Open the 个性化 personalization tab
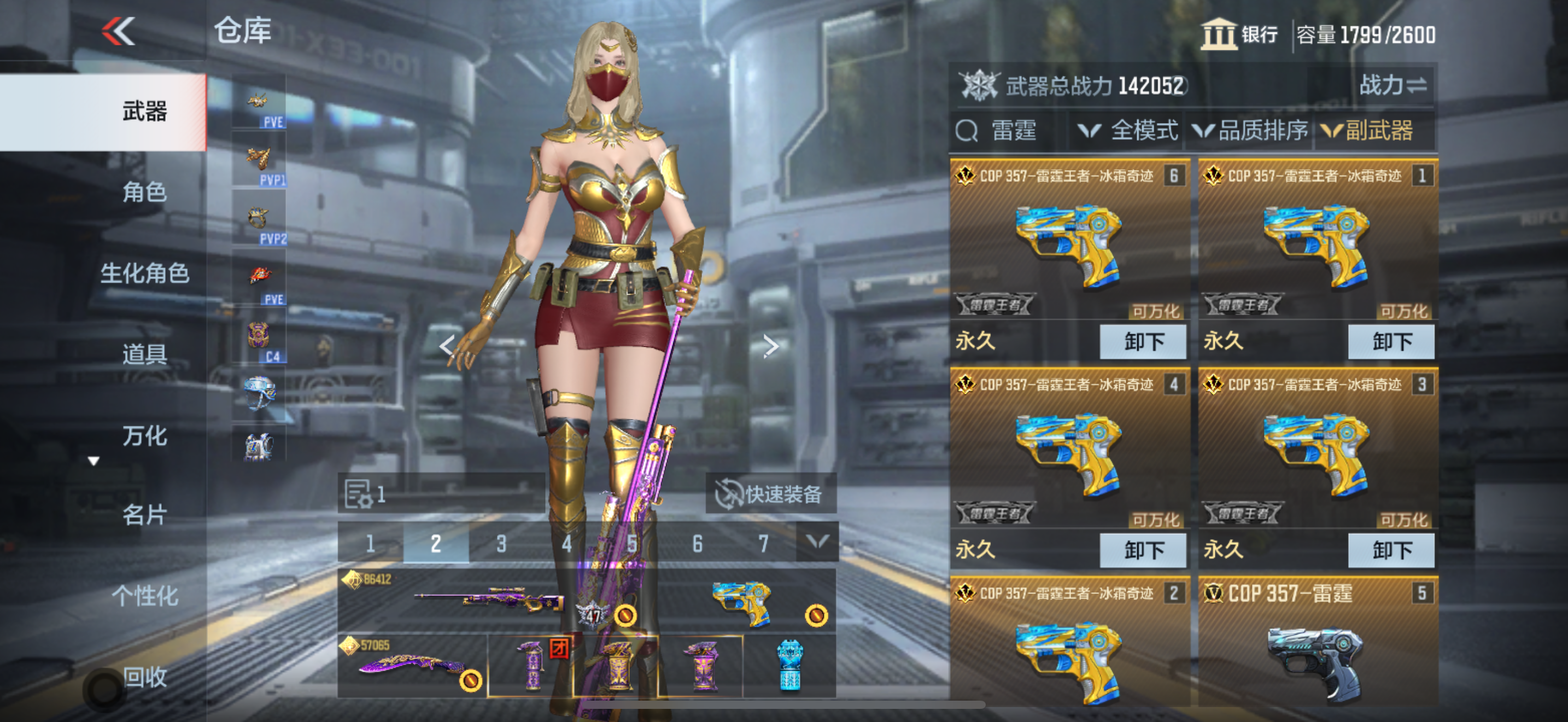The image size is (1568, 722). [144, 595]
